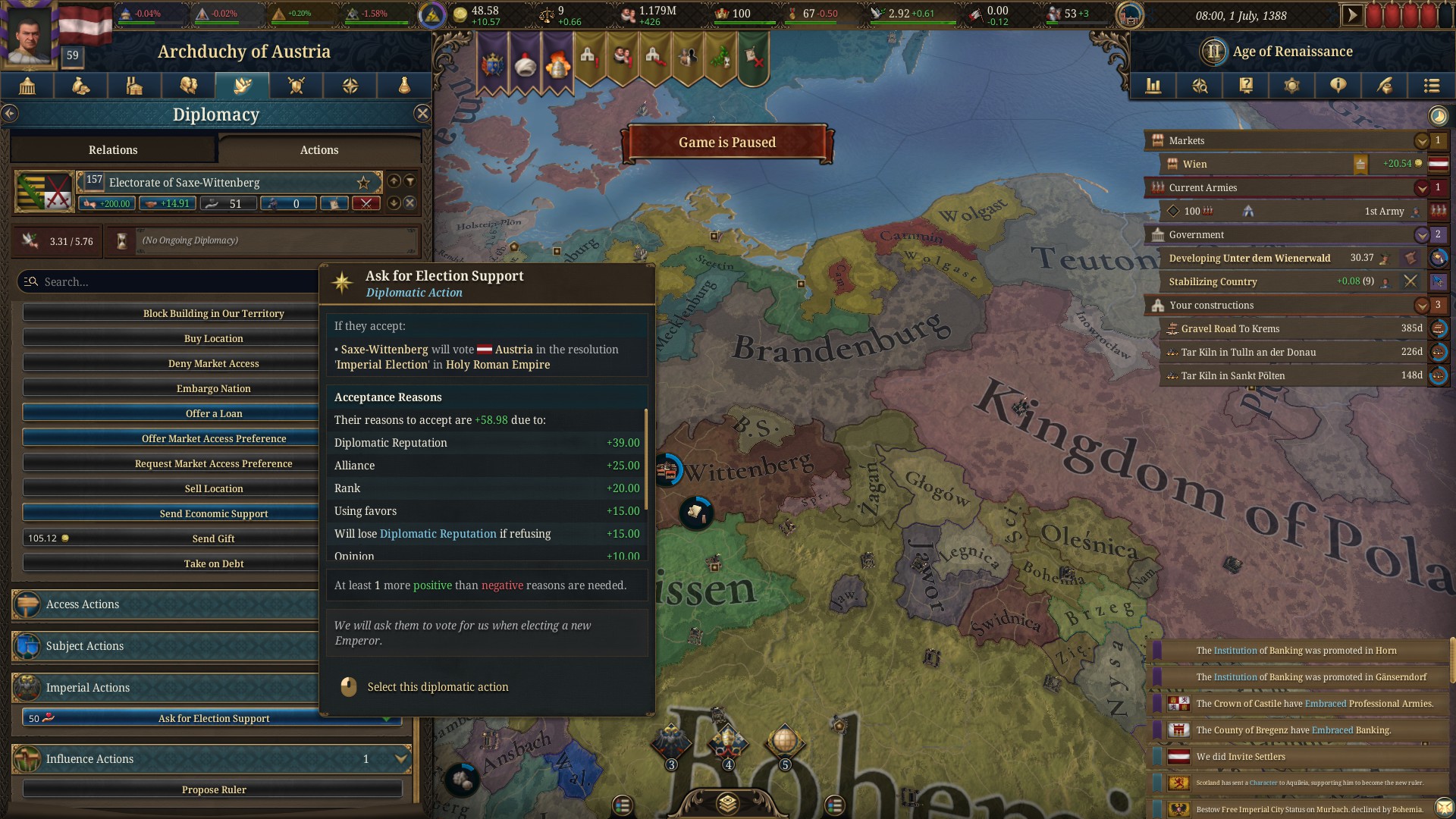Open the ledger bar-chart icon top right
This screenshot has width=1456, height=819.
click(1153, 86)
